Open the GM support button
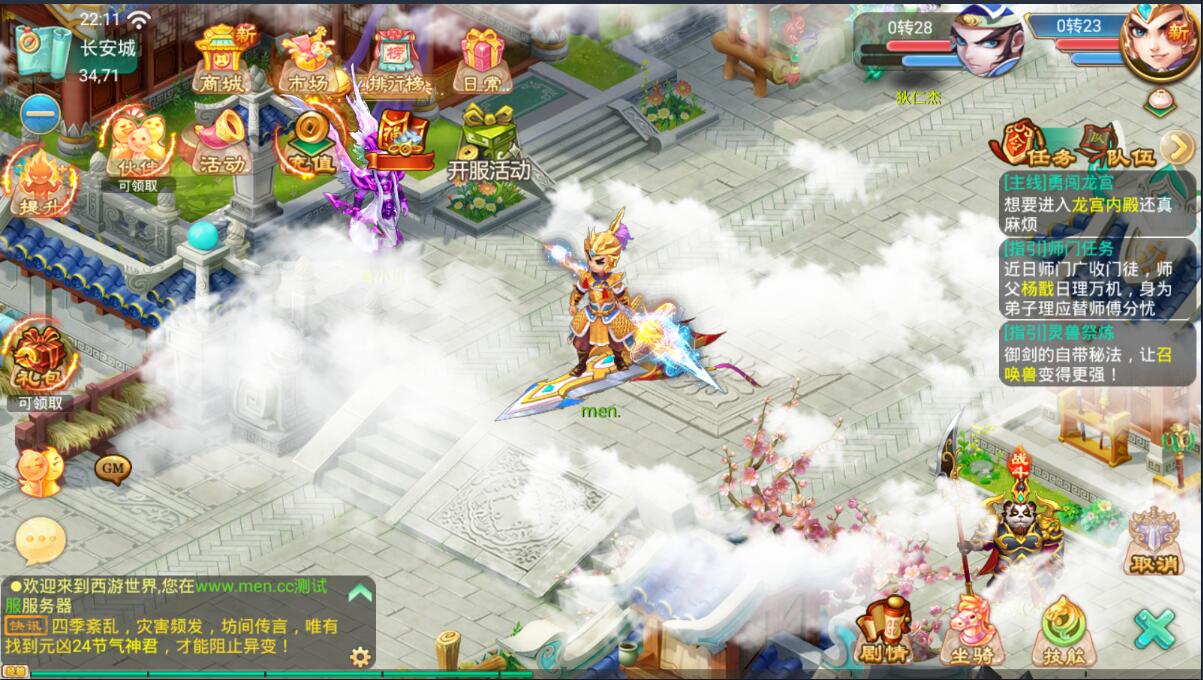Viewport: 1203px width, 680px height. [113, 467]
